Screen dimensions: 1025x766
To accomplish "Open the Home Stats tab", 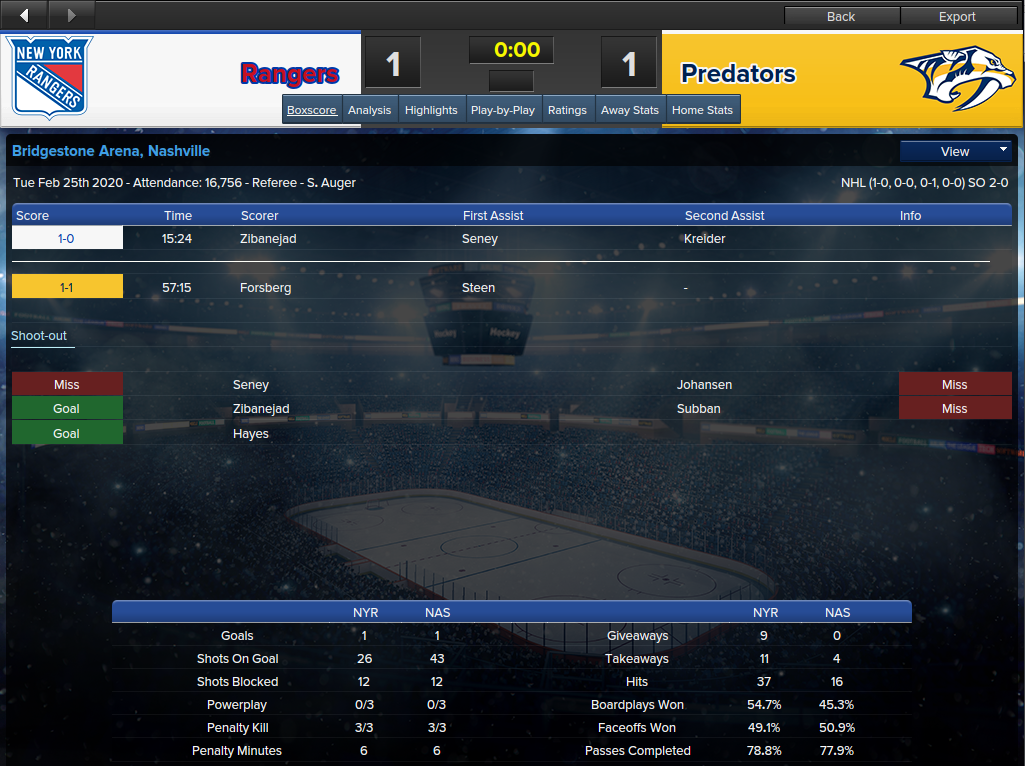I will click(702, 110).
